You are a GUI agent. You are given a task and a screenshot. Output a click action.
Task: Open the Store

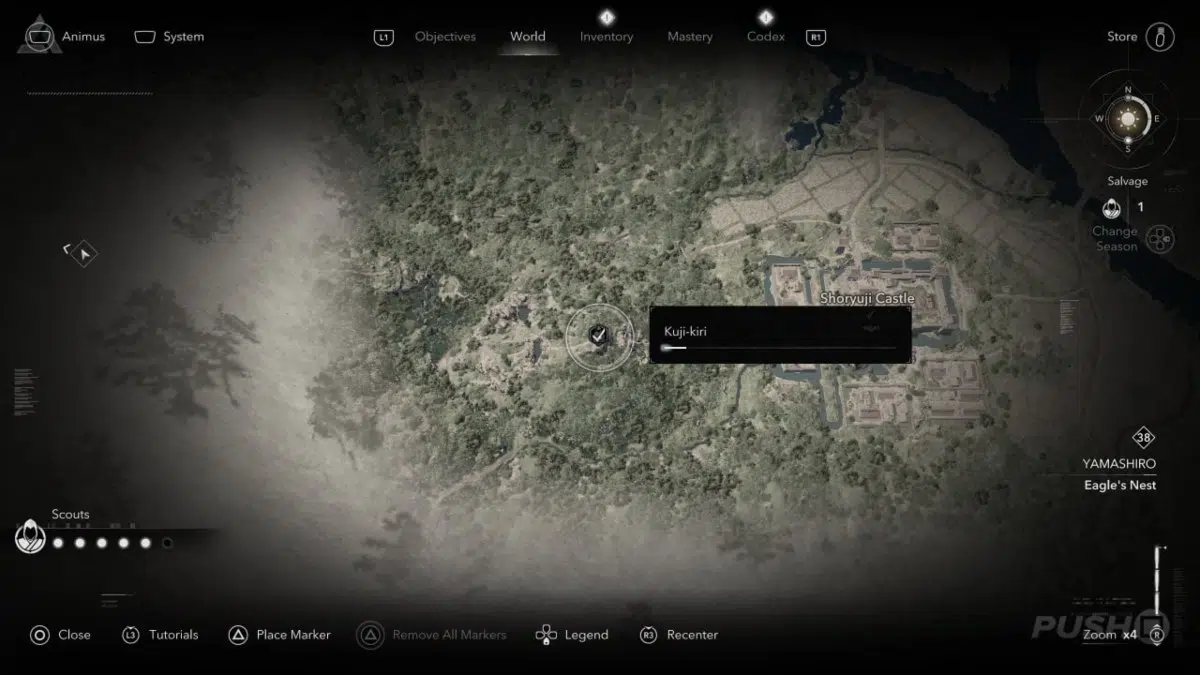[x=1122, y=37]
